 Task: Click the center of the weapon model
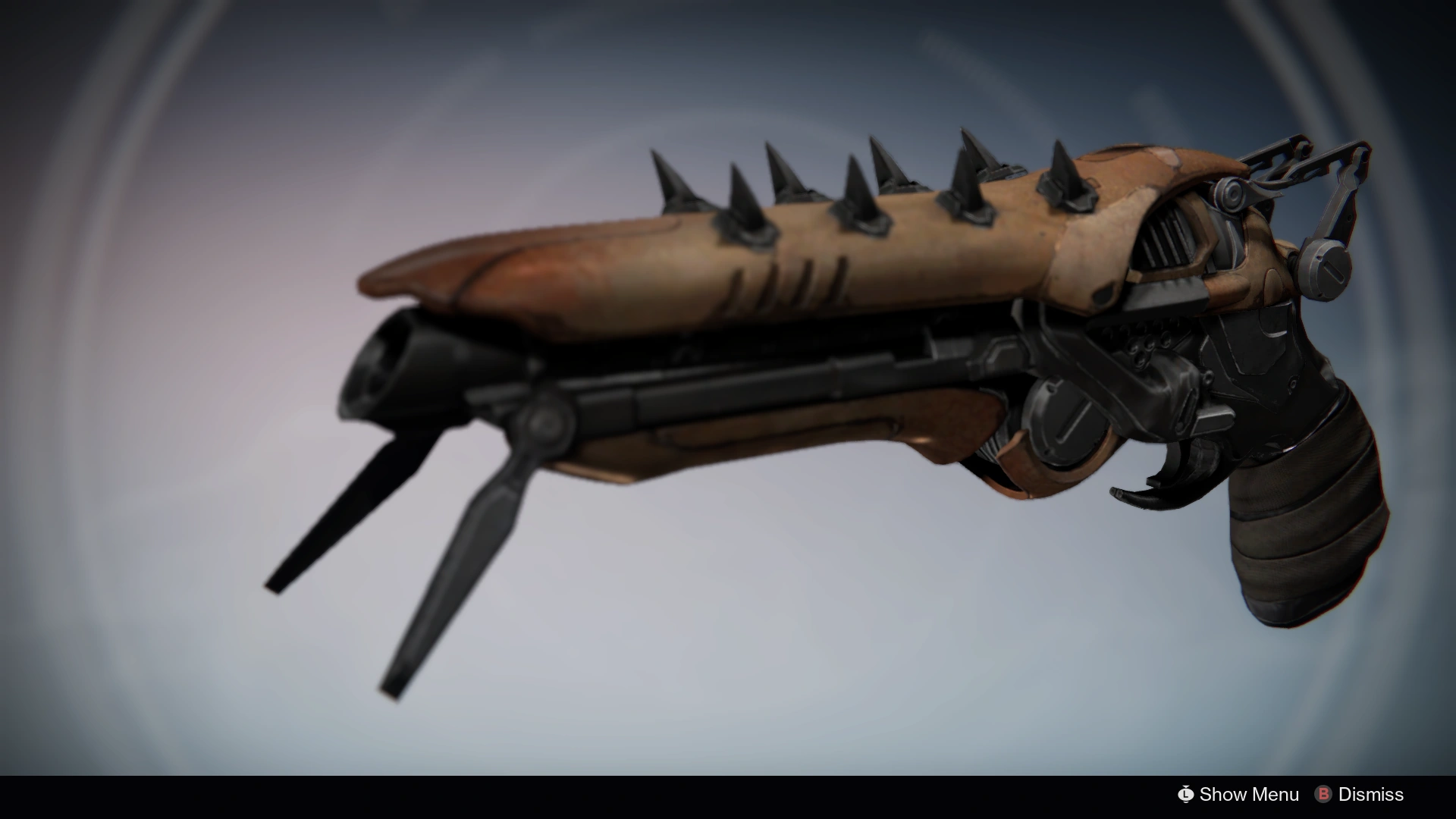coord(834,341)
